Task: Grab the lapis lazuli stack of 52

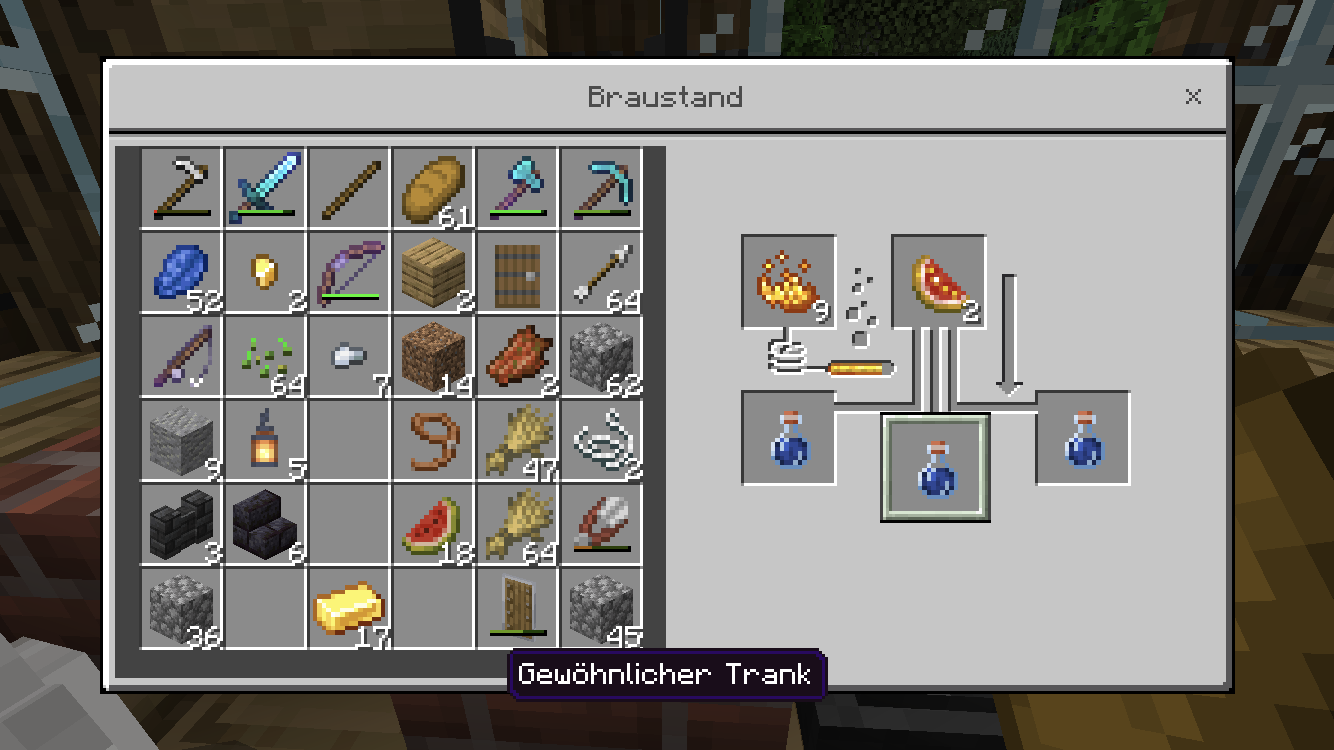Action: pos(181,271)
